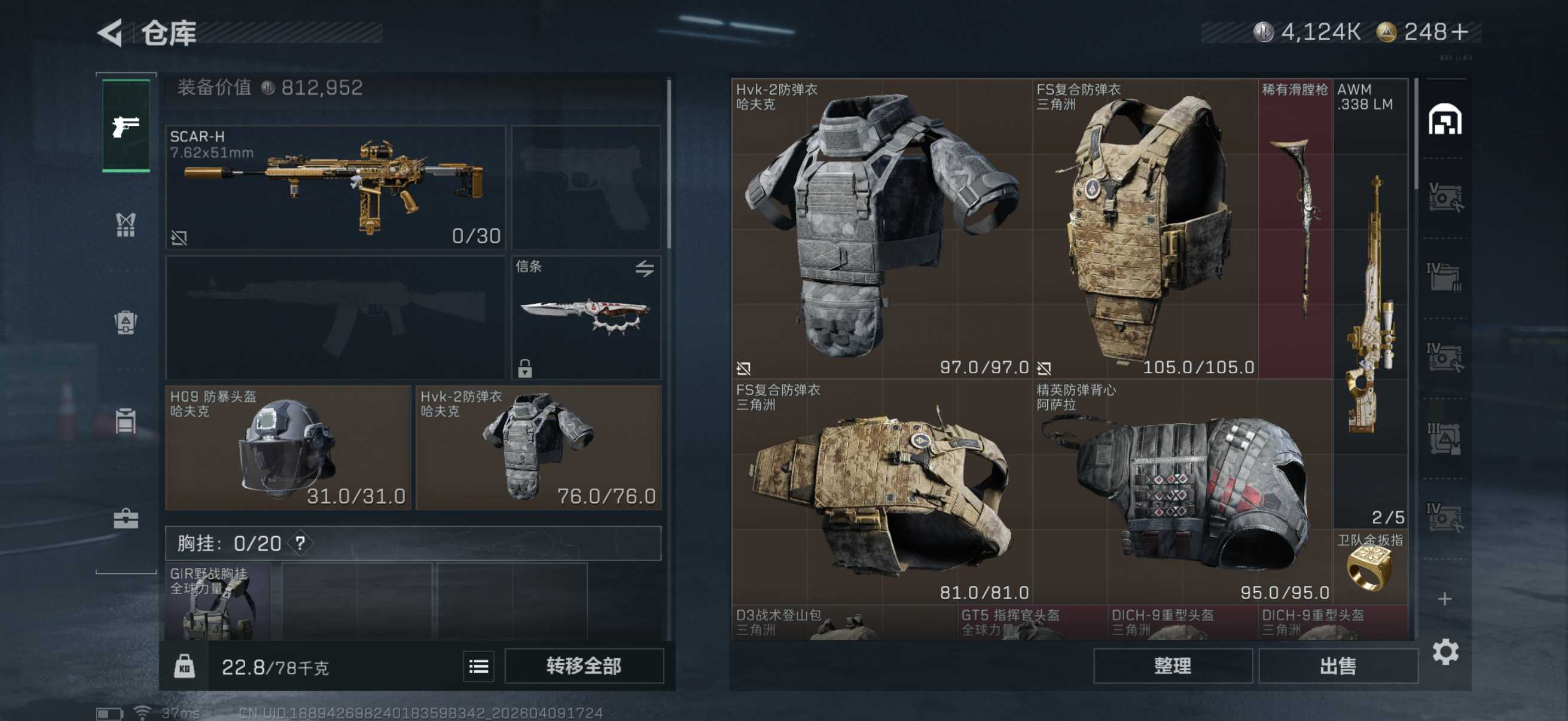Add a new stash container with the plus
This screenshot has width=1568, height=721.
pos(1444,598)
